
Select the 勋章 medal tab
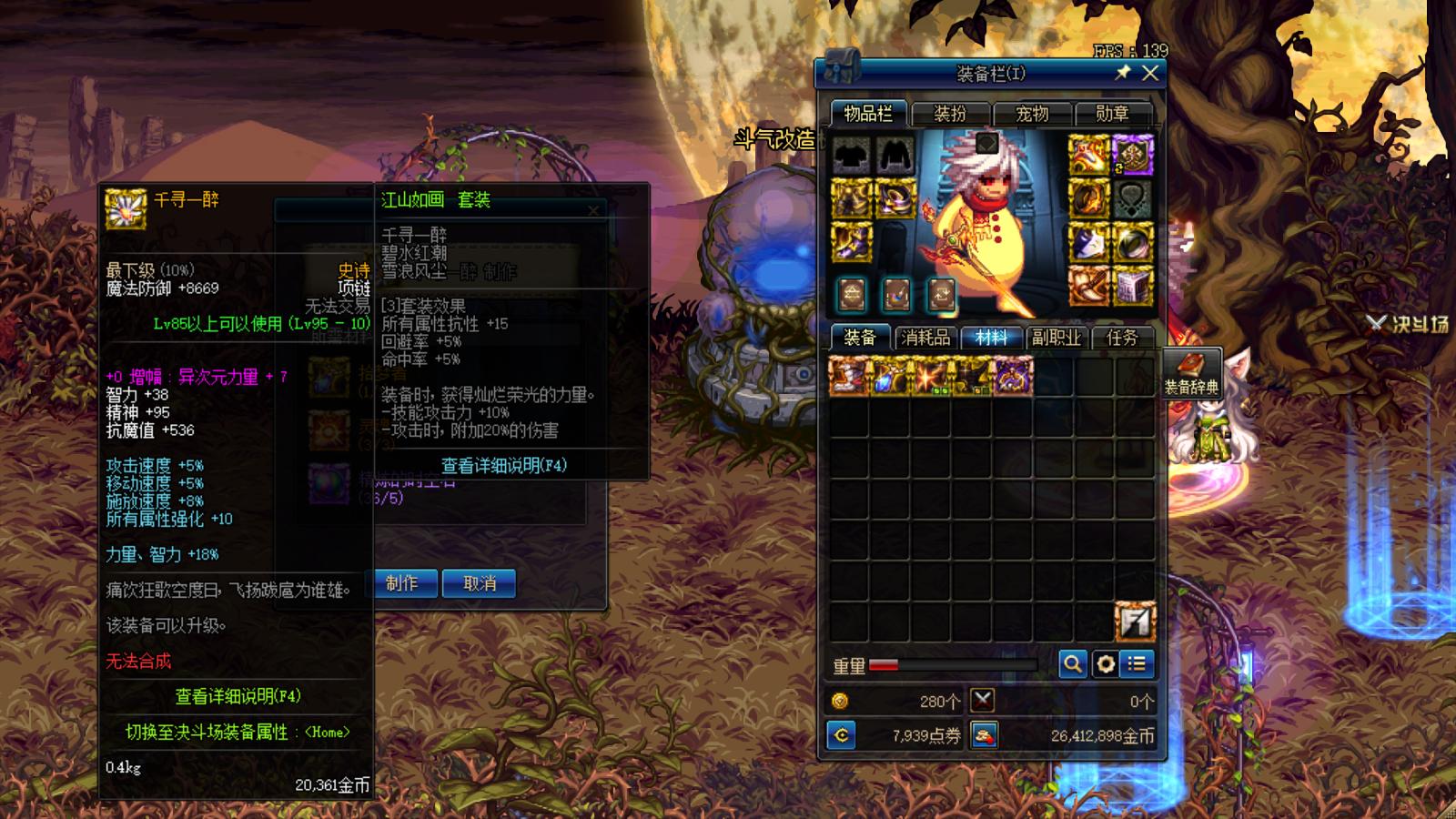[x=1112, y=114]
